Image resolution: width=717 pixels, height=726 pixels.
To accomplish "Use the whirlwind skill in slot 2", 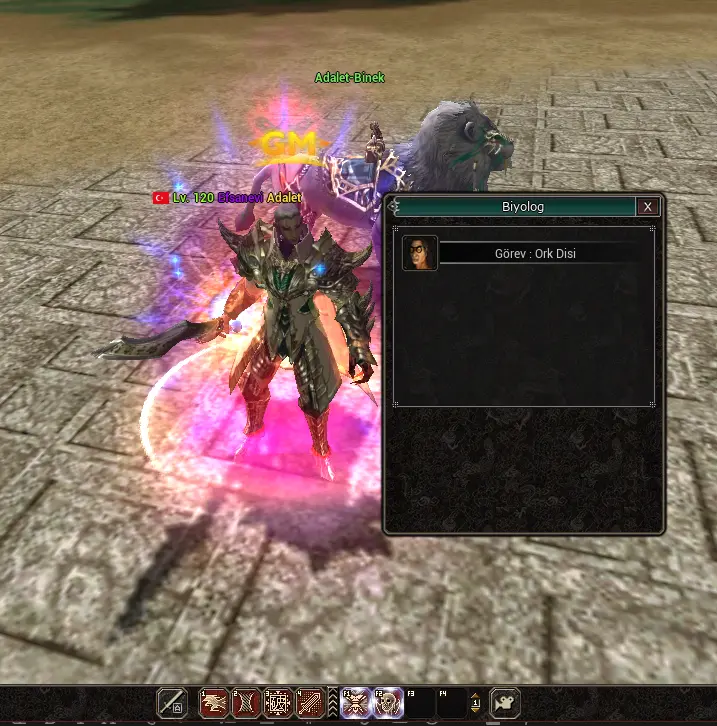I will coord(246,703).
